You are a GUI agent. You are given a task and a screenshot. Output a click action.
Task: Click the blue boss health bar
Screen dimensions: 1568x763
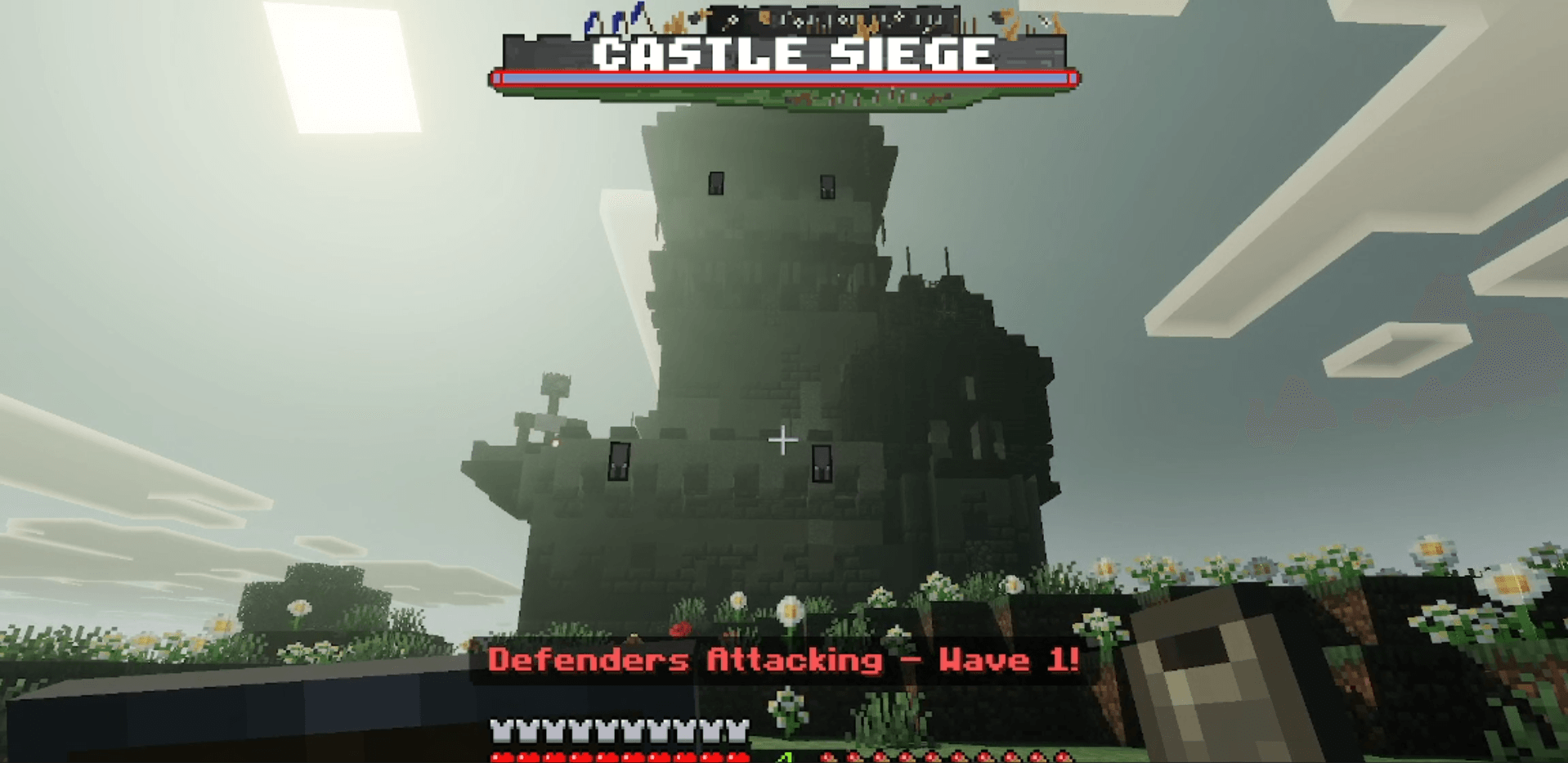point(782,78)
